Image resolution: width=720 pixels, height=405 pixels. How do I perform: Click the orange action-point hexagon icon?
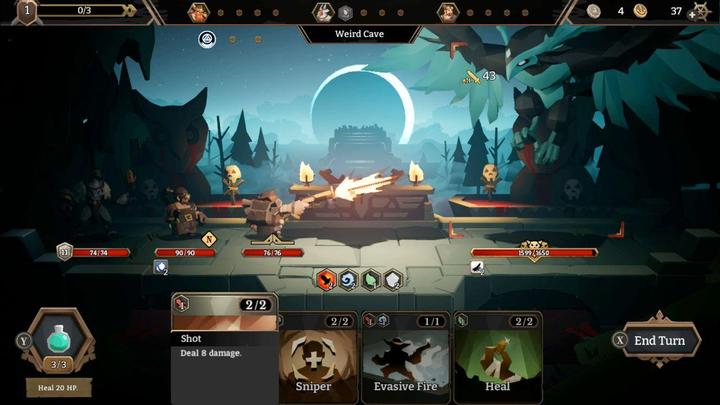click(x=326, y=280)
